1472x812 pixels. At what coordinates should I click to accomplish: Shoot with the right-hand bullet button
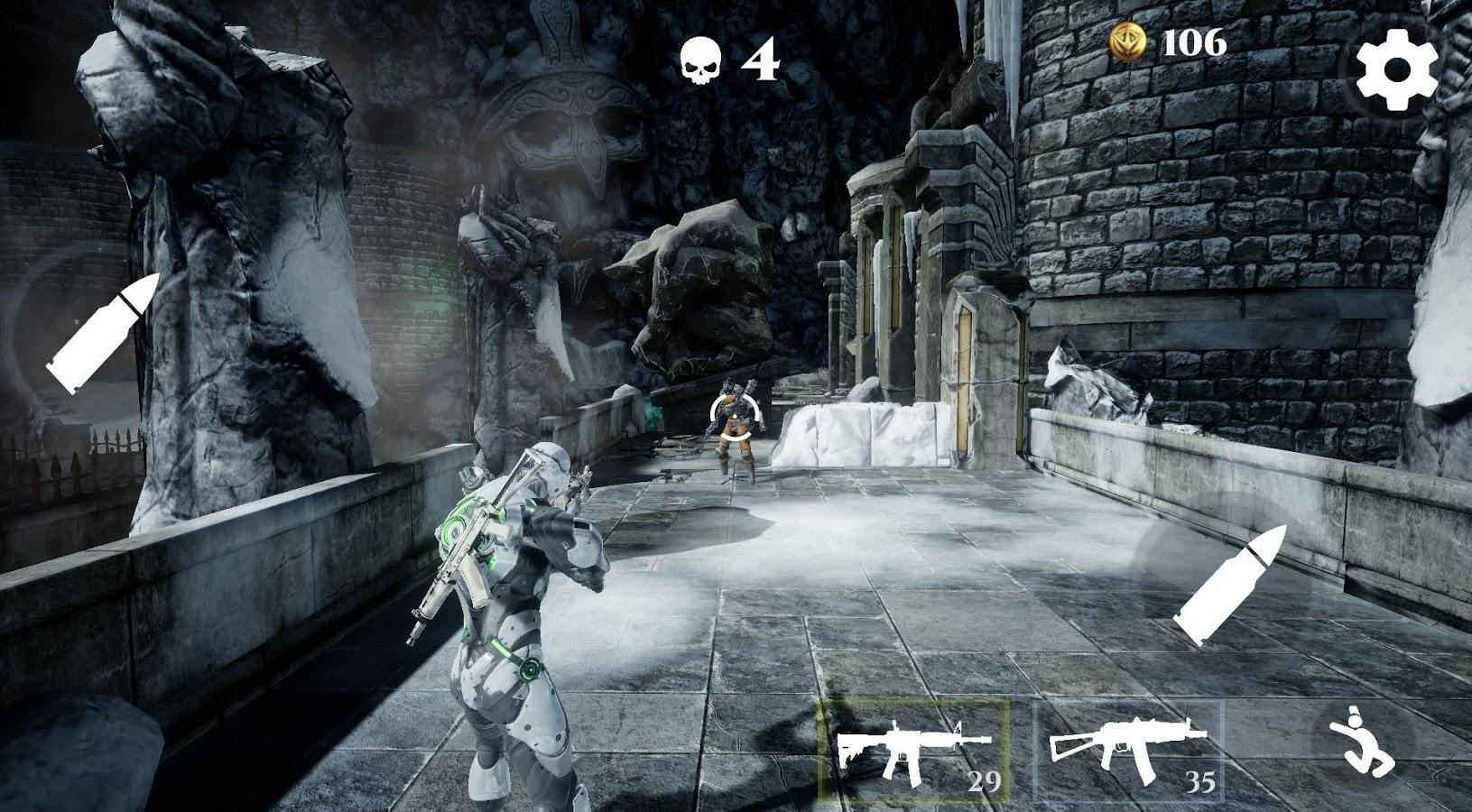click(1230, 585)
